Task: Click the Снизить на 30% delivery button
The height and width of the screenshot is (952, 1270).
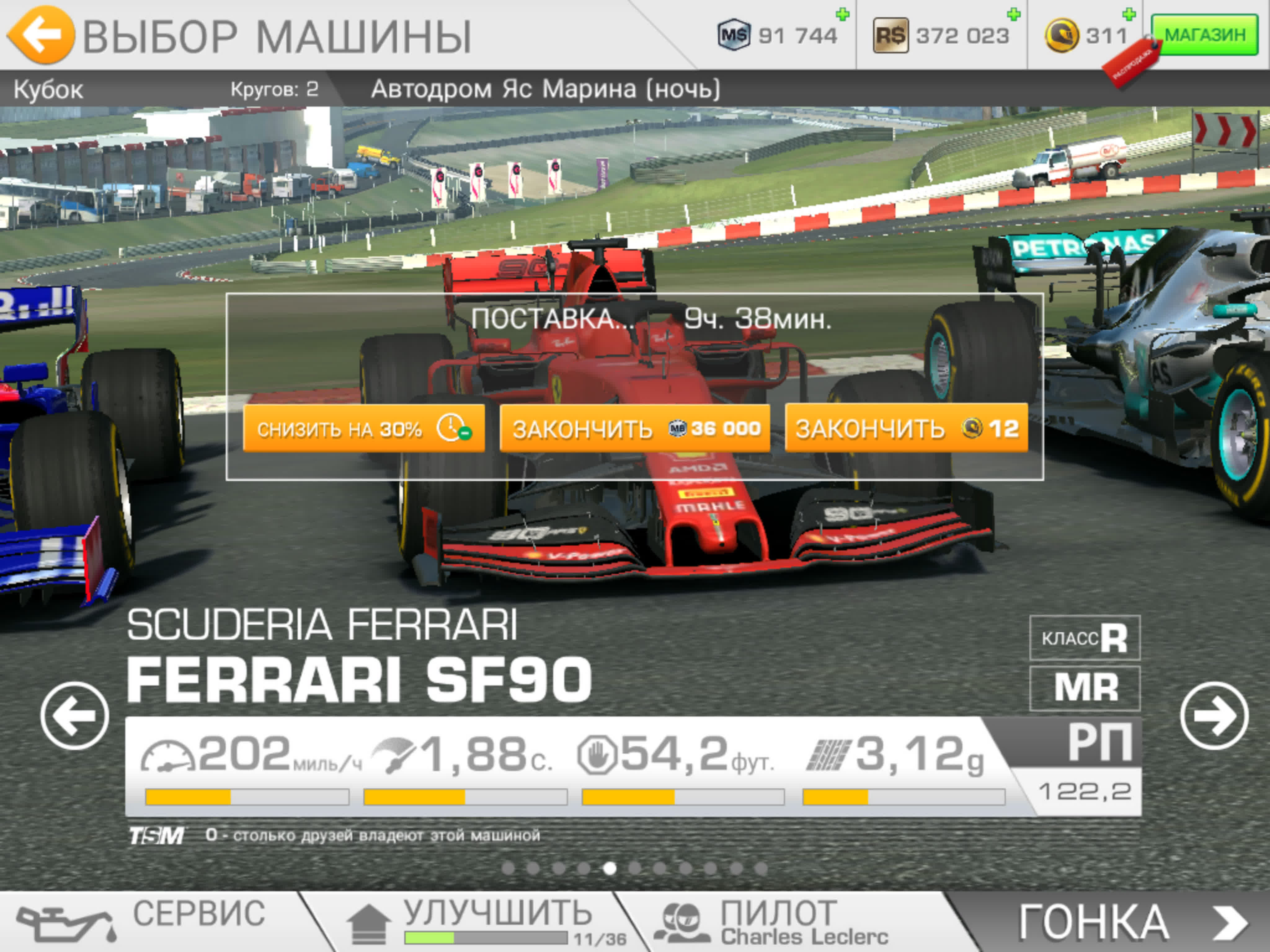Action: (363, 429)
